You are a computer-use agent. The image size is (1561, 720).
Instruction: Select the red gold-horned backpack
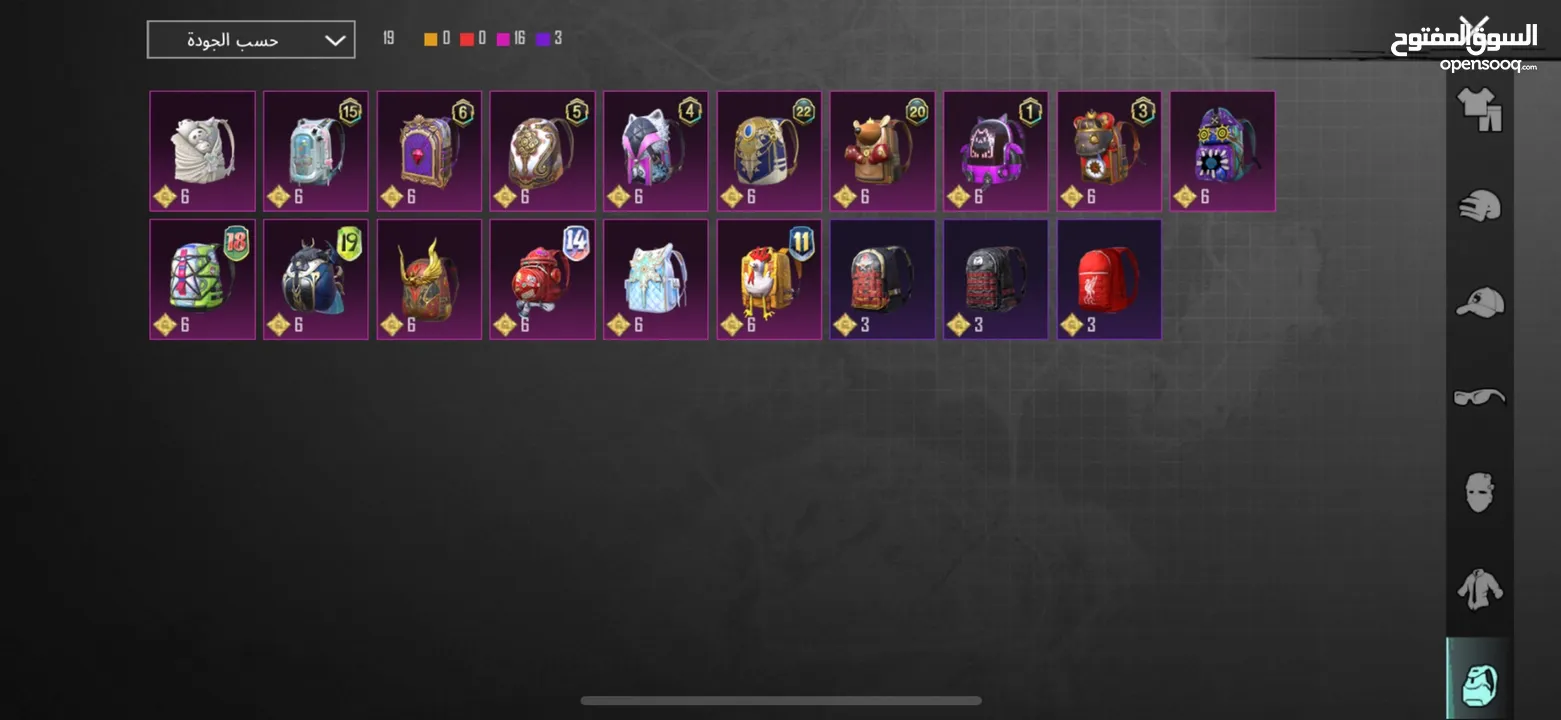pyautogui.click(x=429, y=280)
